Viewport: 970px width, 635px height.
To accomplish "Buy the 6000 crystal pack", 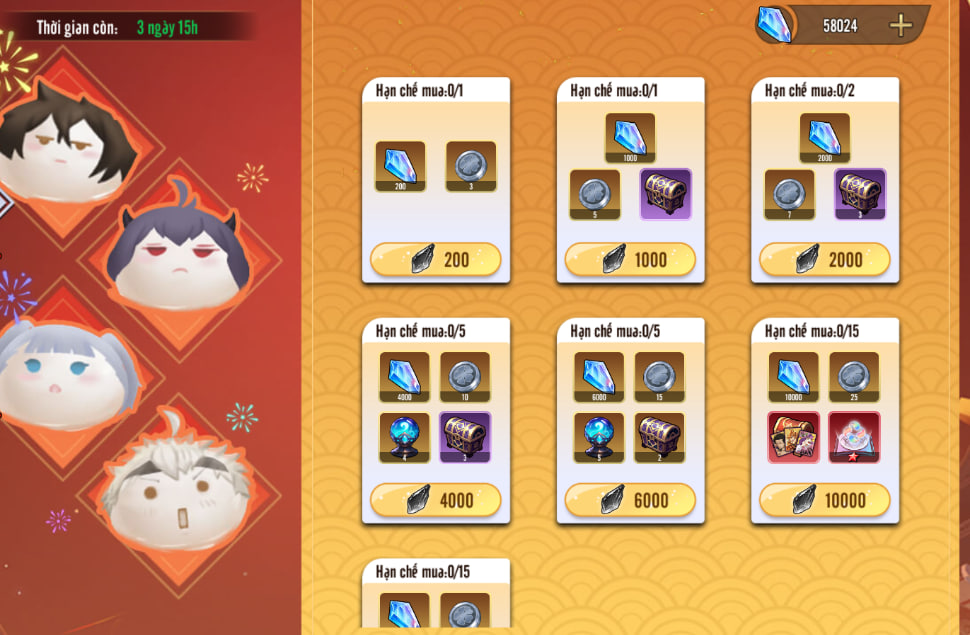I will pyautogui.click(x=630, y=500).
